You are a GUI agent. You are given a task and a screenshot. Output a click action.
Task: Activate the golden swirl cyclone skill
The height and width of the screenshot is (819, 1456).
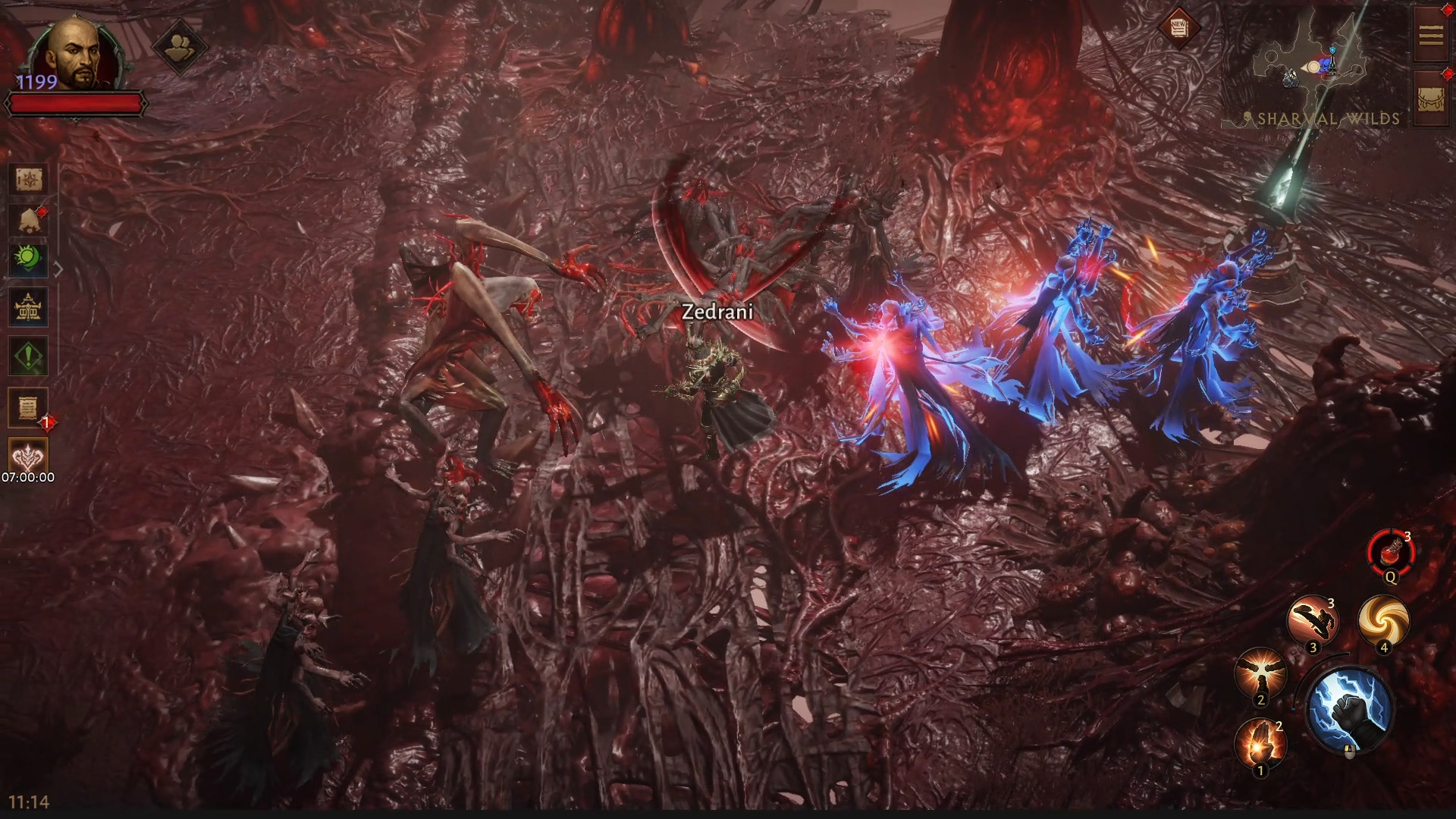pos(1384,621)
